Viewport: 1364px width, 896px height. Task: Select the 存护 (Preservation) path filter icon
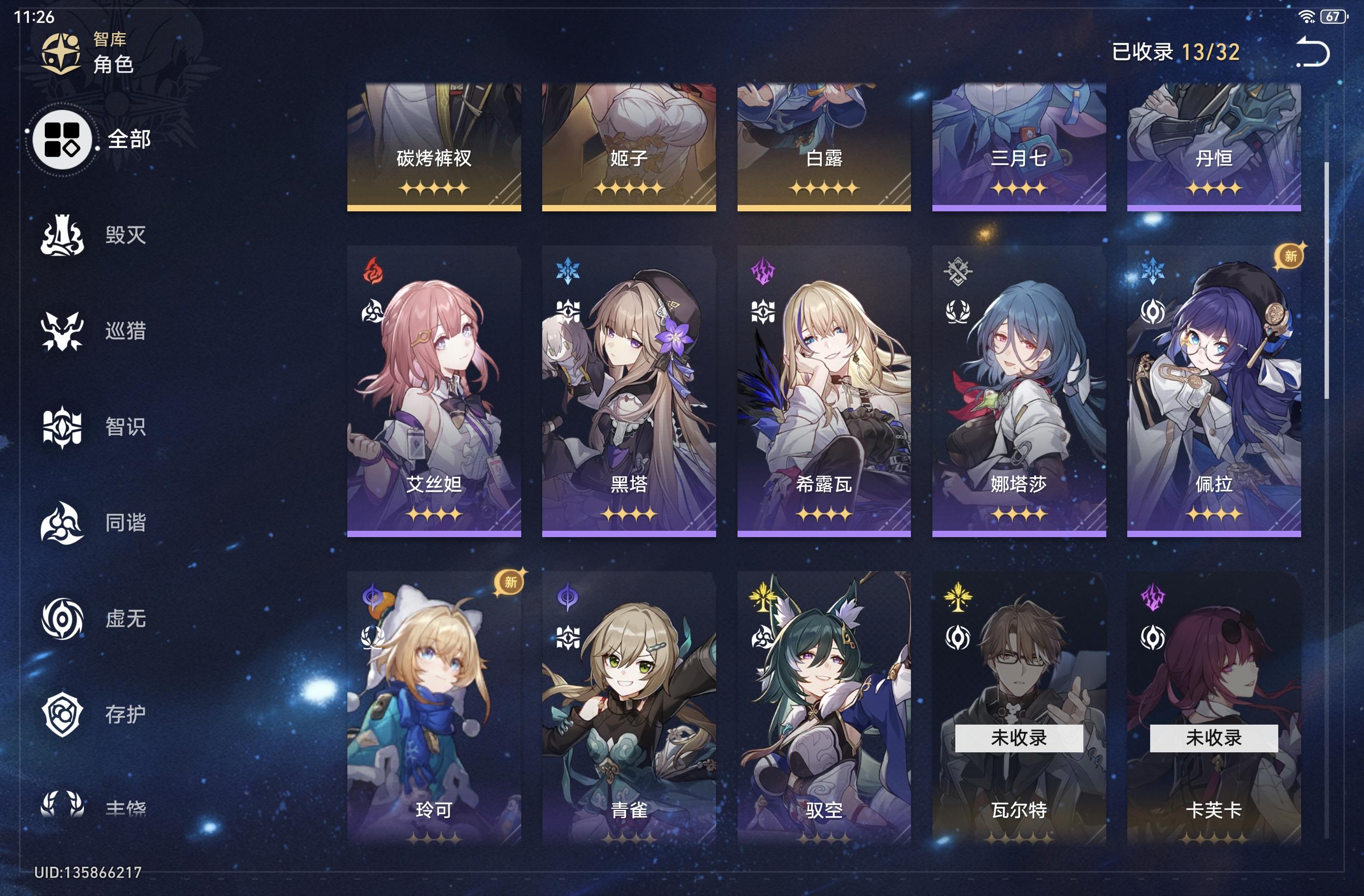pyautogui.click(x=61, y=713)
